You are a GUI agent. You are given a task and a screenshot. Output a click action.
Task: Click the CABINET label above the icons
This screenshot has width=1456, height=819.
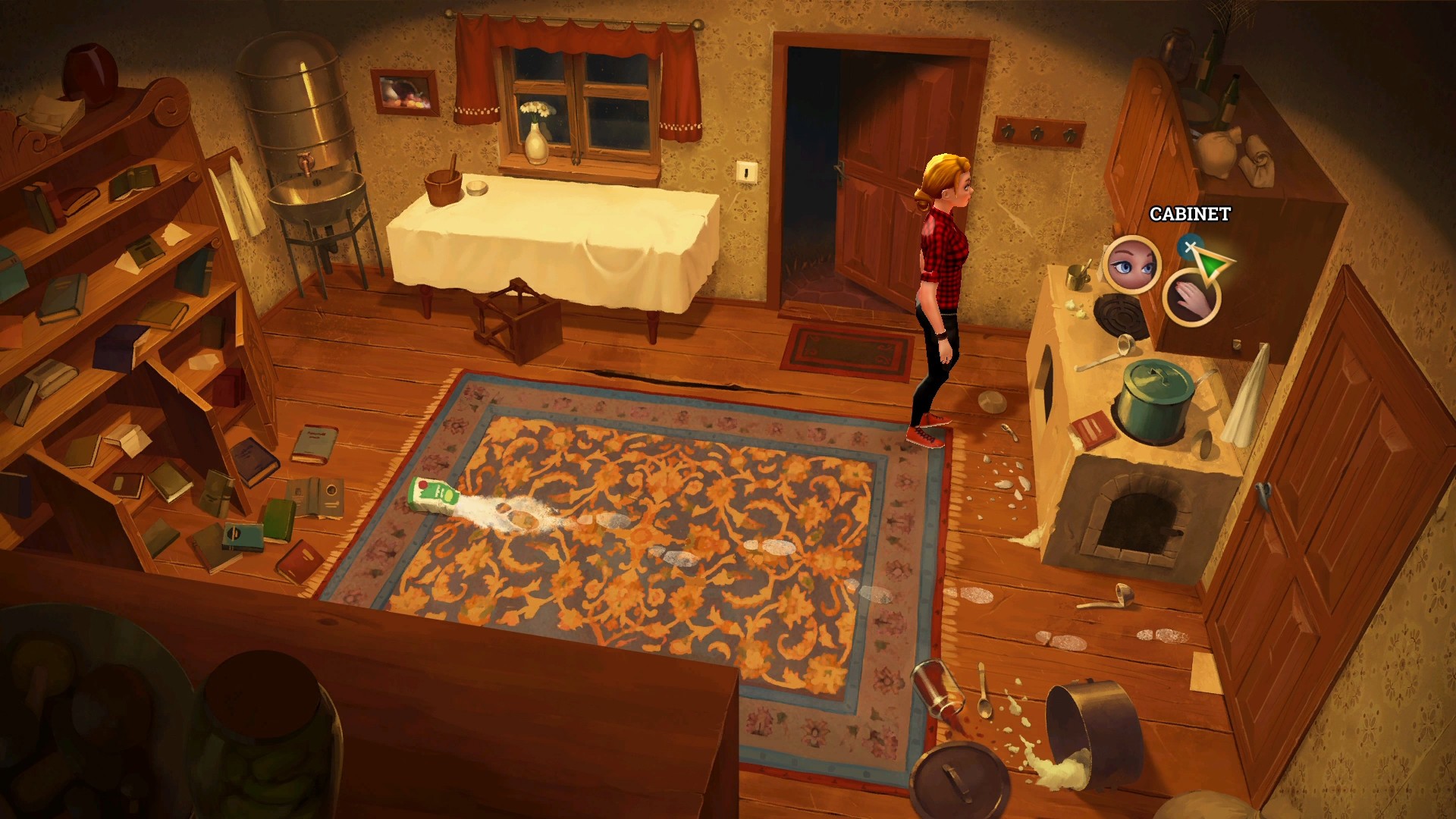click(1191, 214)
